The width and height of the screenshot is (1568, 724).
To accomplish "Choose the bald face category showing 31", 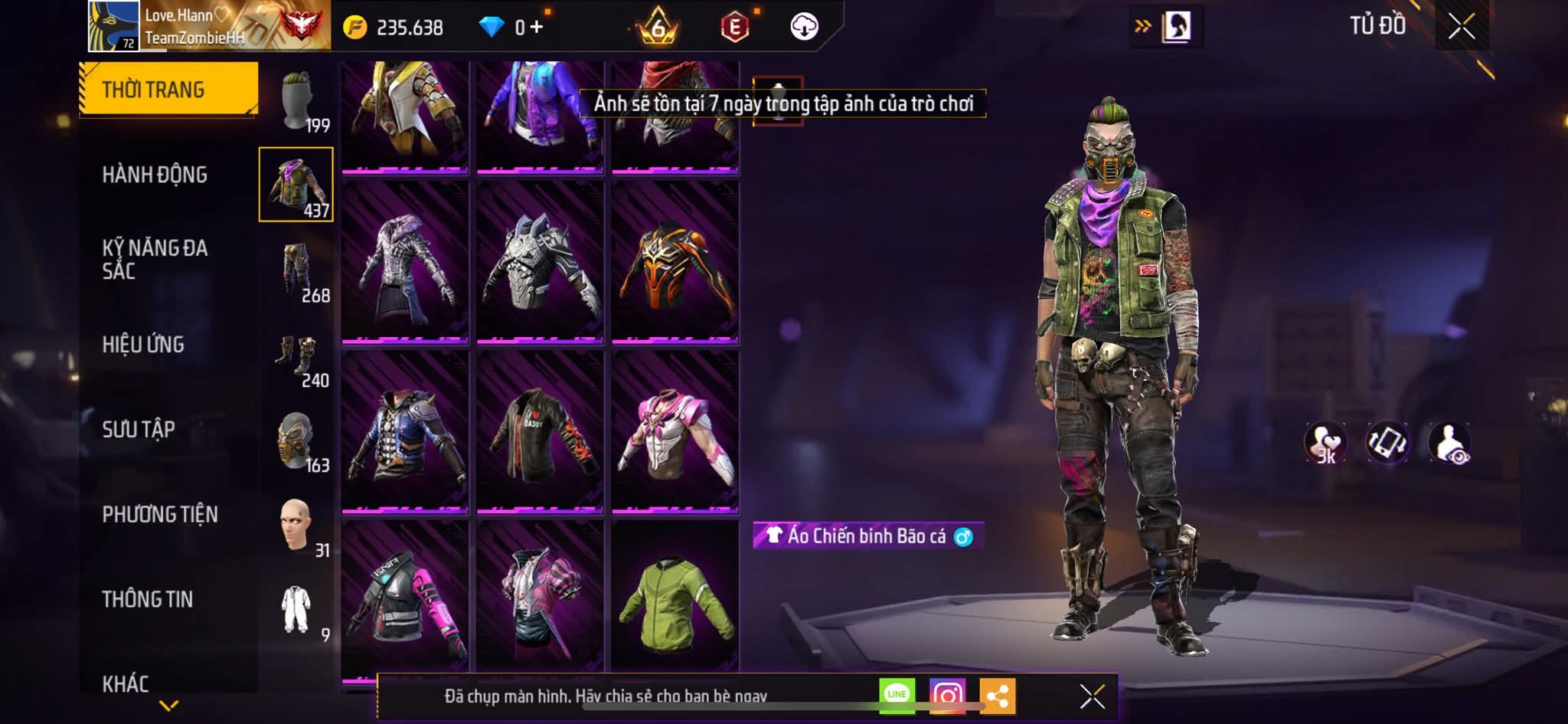I will [x=297, y=526].
